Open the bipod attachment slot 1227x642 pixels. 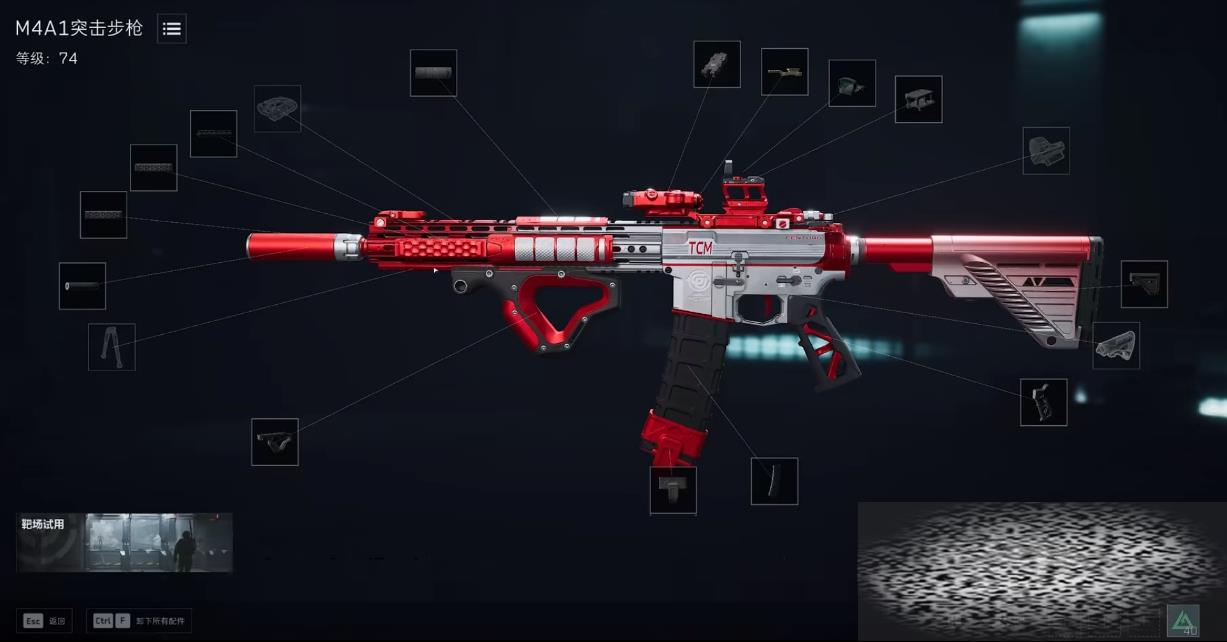coord(111,347)
